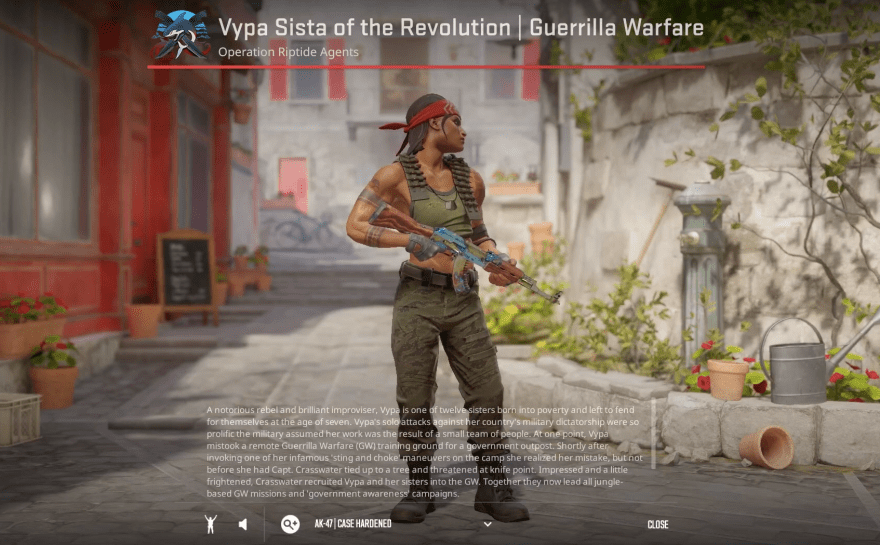The height and width of the screenshot is (545, 880).
Task: Toggle the speaker sound icon
Action: pos(243,524)
